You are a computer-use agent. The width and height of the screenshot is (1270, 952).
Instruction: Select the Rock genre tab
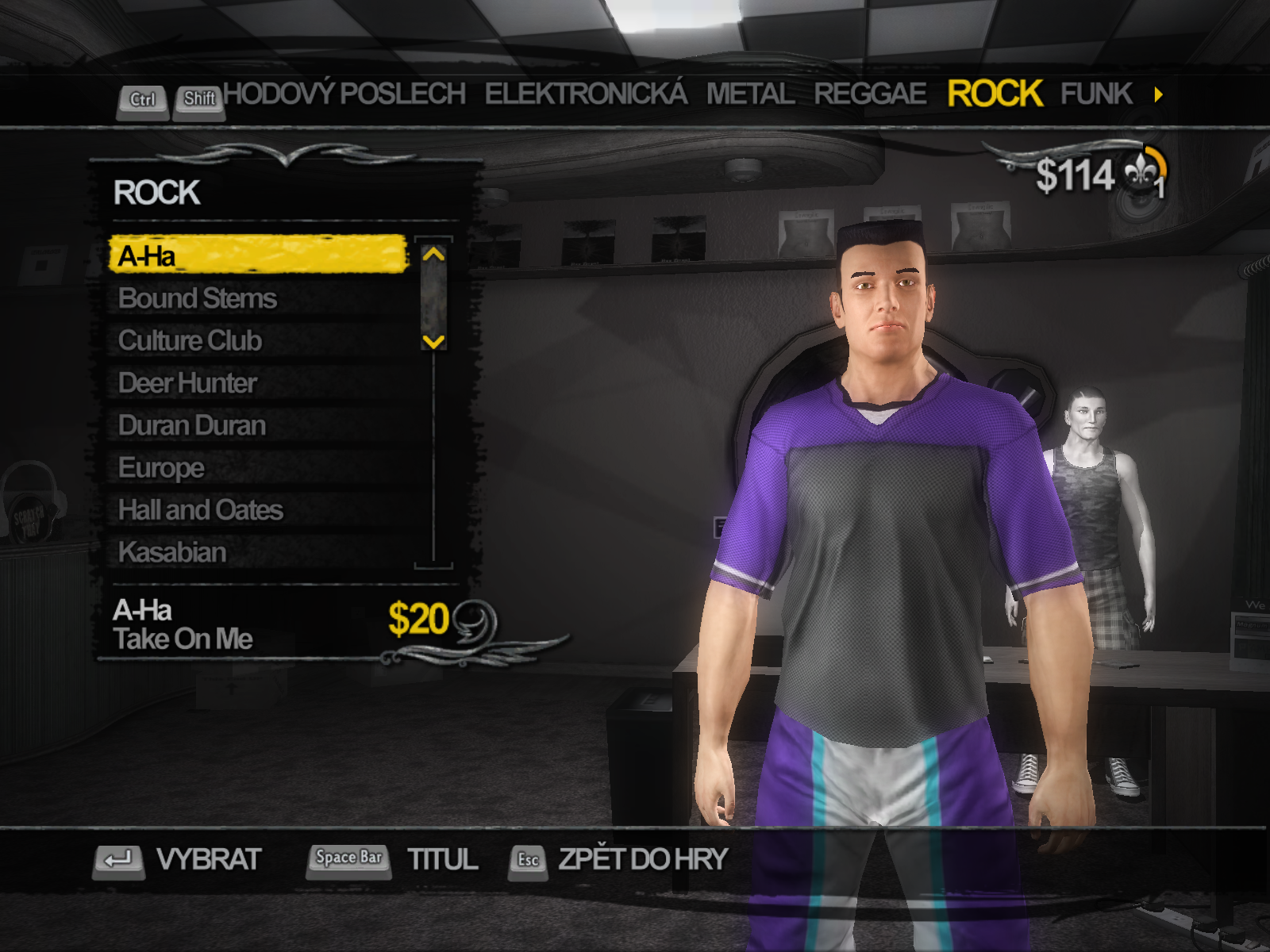995,94
